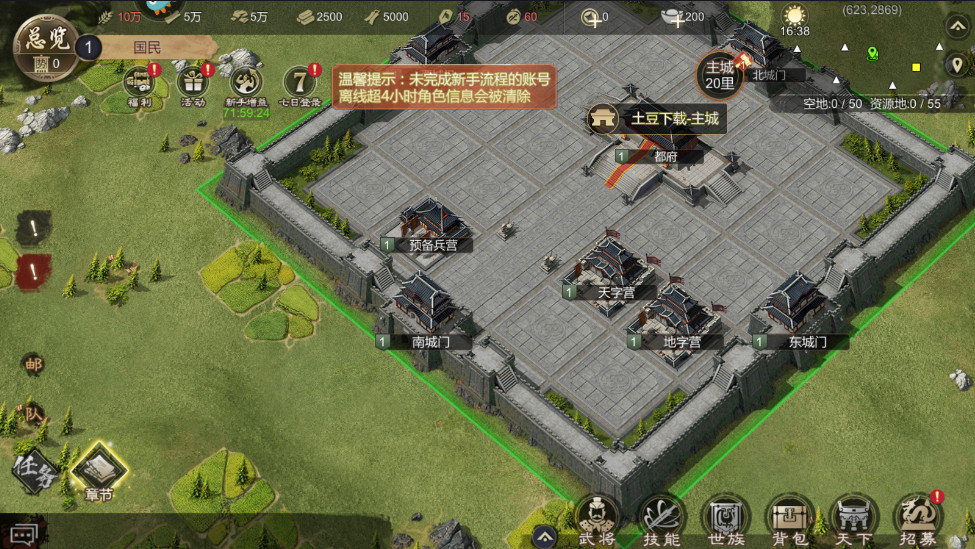Open the 世族 clan menu
Image resolution: width=975 pixels, height=549 pixels.
[724, 520]
